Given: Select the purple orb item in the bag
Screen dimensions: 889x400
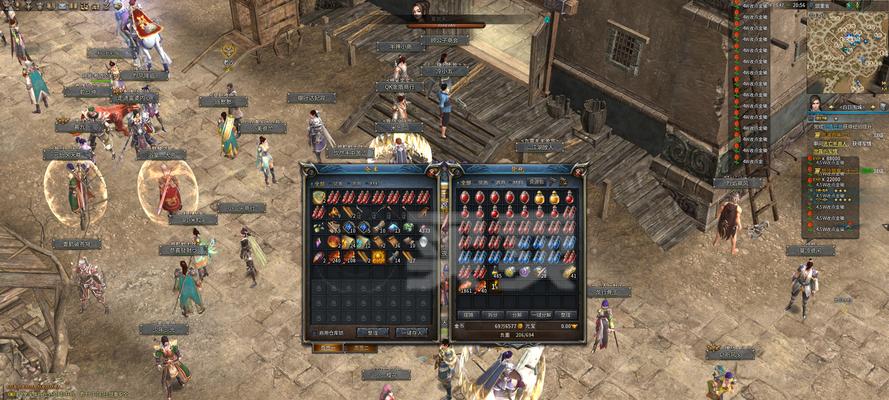Looking at the screenshot, I should [524, 272].
